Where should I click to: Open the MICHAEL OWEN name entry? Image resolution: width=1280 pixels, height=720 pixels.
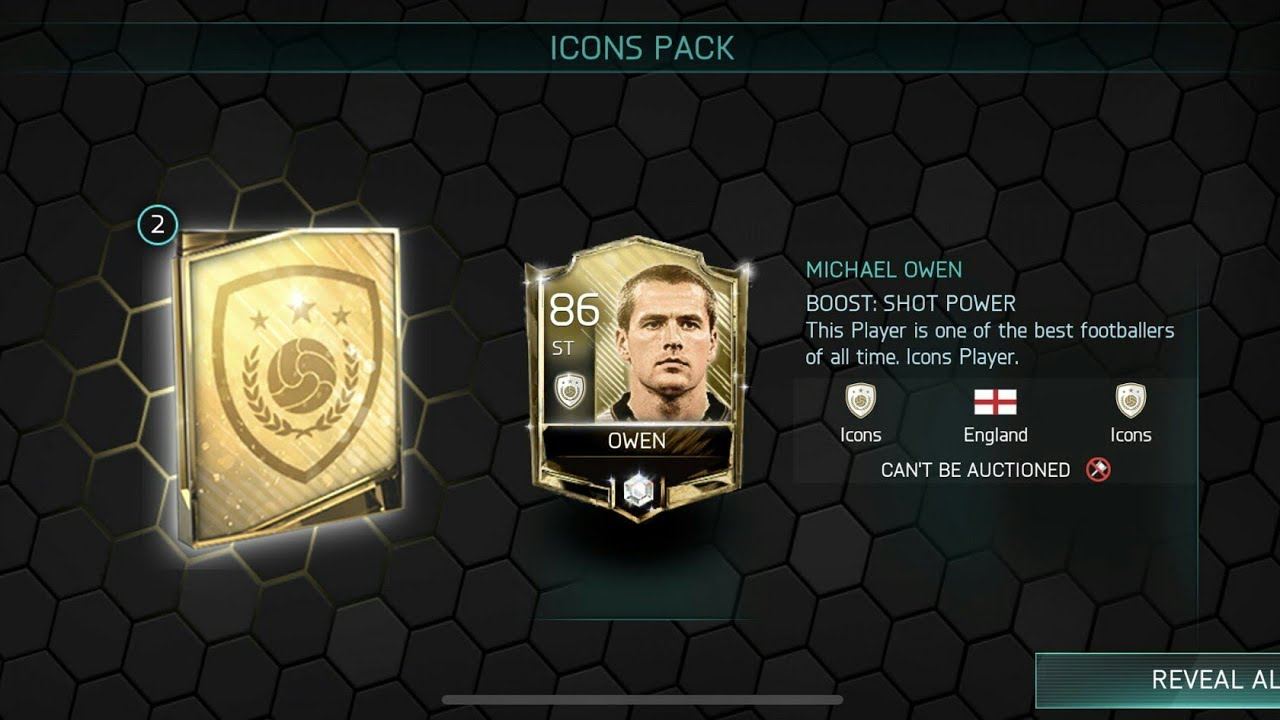click(x=884, y=269)
